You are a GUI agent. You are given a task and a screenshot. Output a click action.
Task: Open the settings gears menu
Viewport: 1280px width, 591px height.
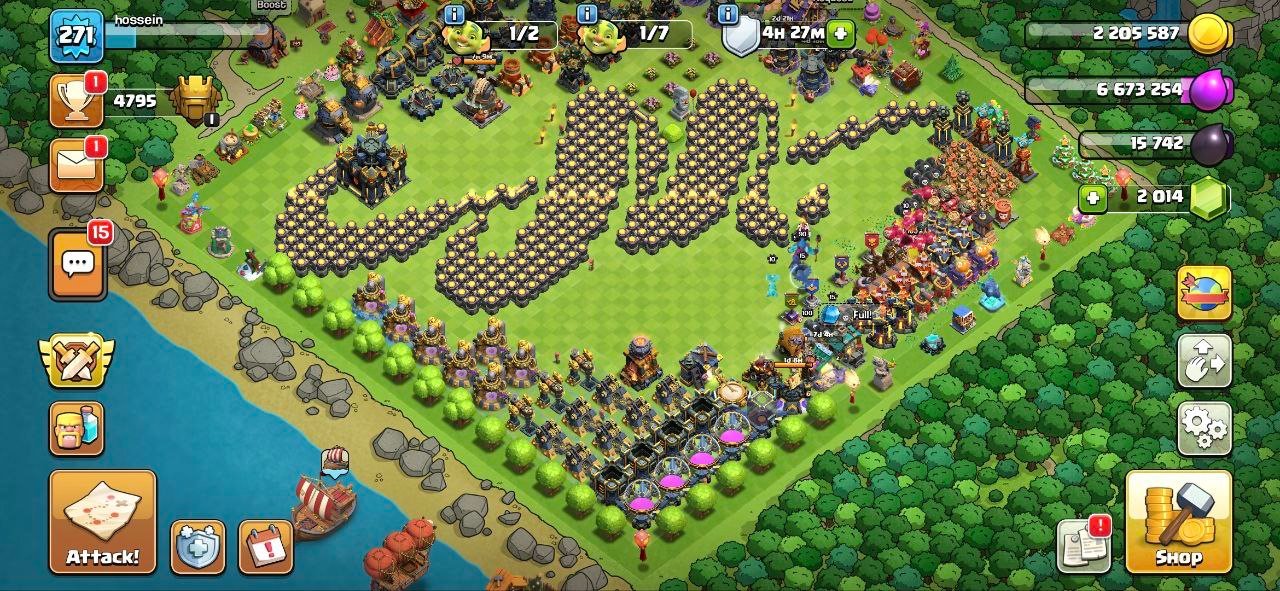(x=1204, y=428)
